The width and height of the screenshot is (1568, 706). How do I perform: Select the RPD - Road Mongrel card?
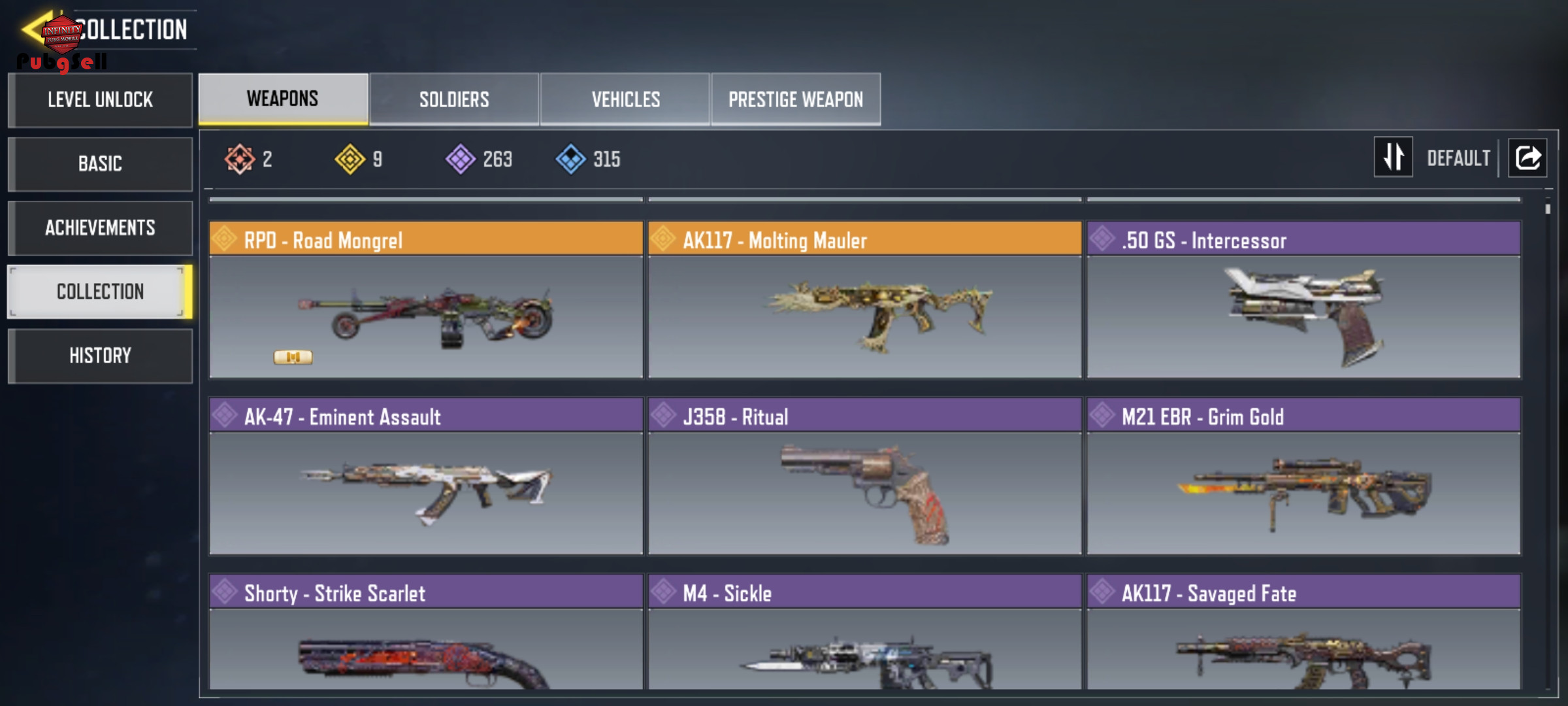tap(426, 300)
